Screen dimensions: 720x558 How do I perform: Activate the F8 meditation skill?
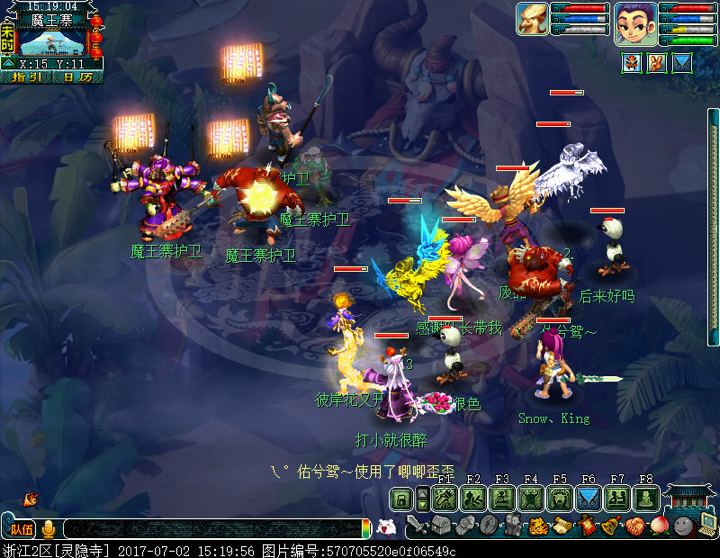(646, 499)
